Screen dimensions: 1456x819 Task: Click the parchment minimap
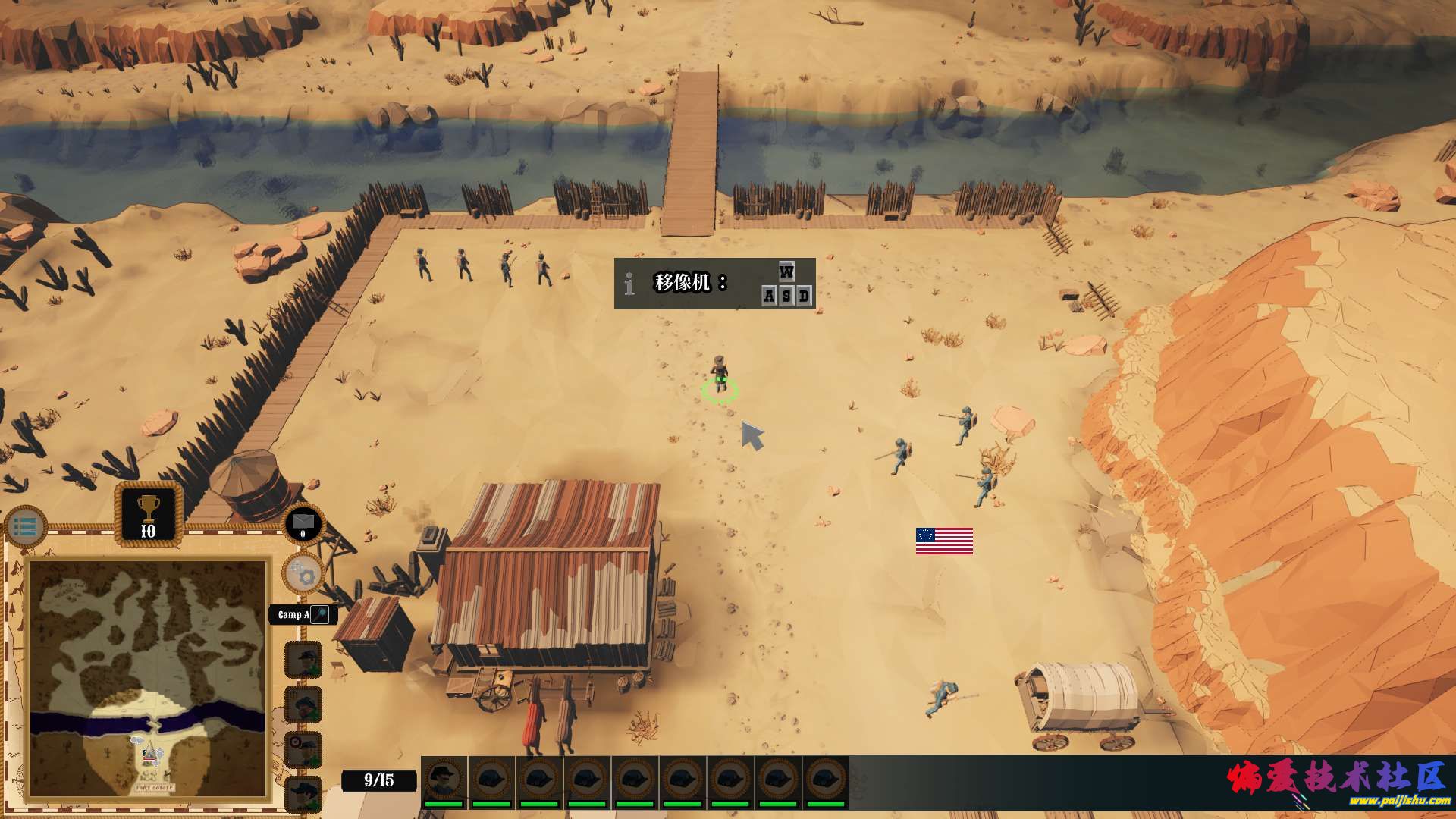coord(149,679)
